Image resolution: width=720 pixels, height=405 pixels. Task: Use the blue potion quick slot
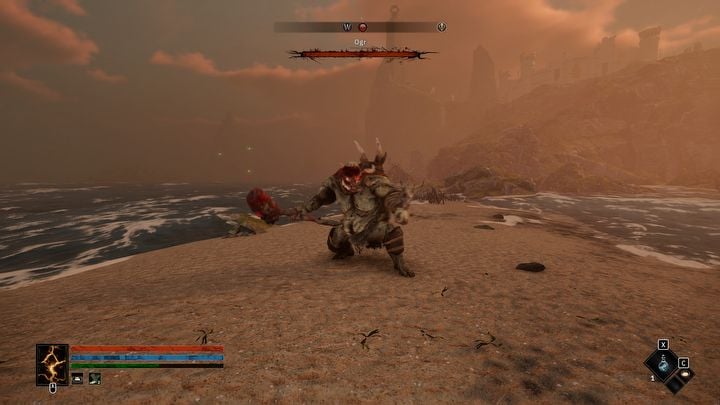point(663,363)
